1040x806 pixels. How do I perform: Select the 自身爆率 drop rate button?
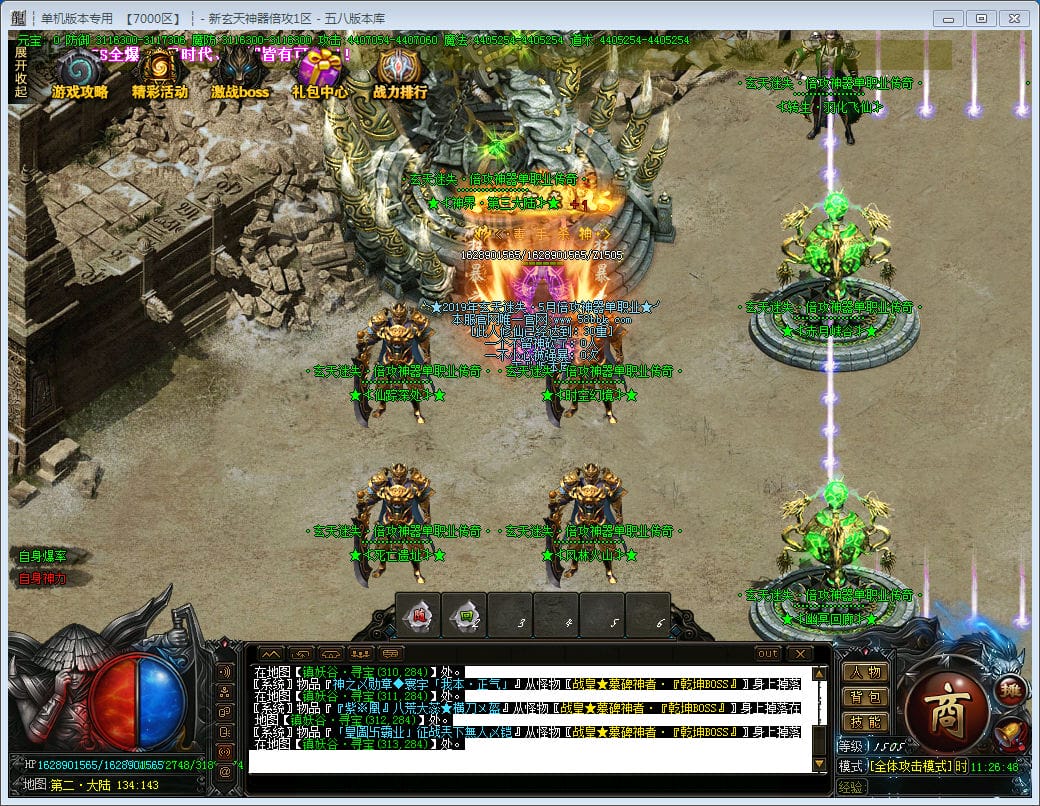[42, 556]
